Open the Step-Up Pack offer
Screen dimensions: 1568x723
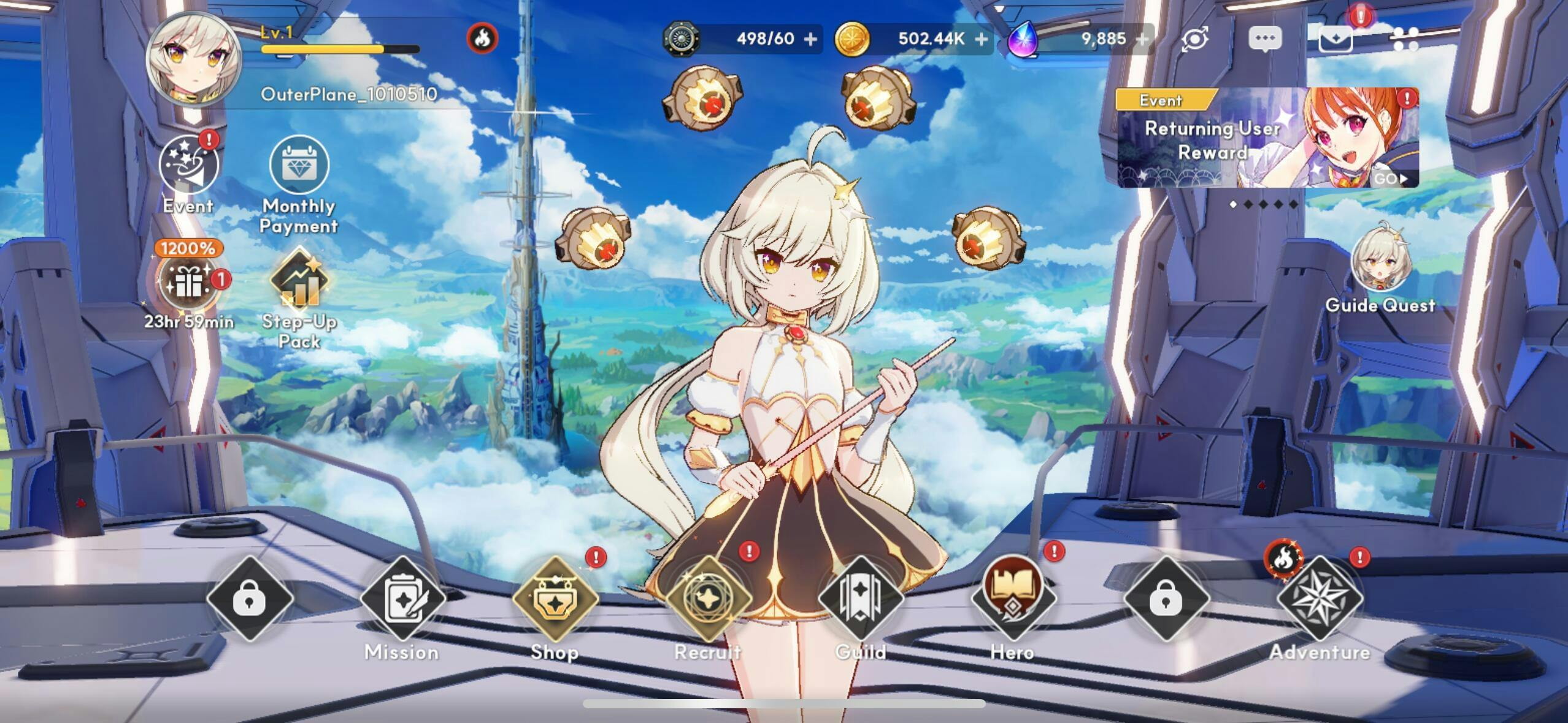coord(299,281)
